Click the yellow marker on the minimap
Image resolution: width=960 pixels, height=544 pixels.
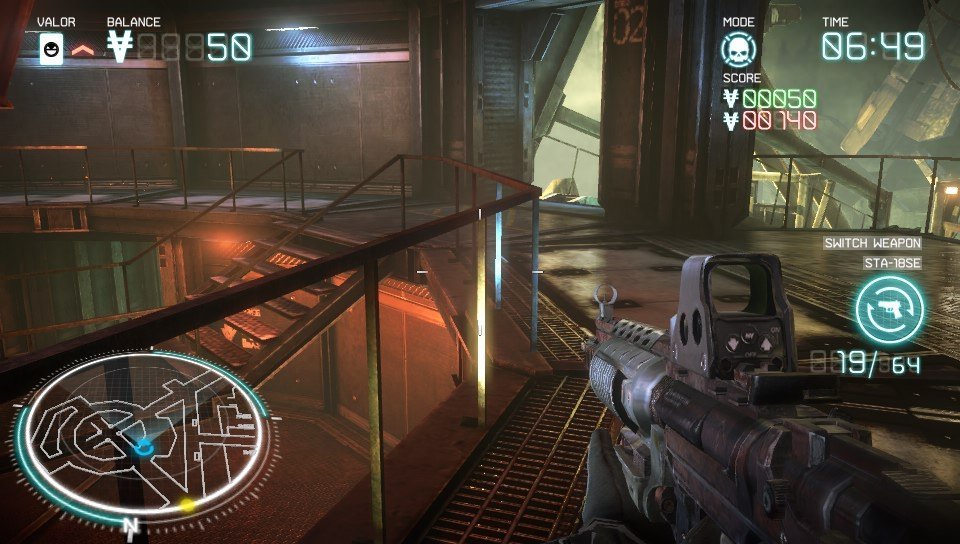point(187,505)
